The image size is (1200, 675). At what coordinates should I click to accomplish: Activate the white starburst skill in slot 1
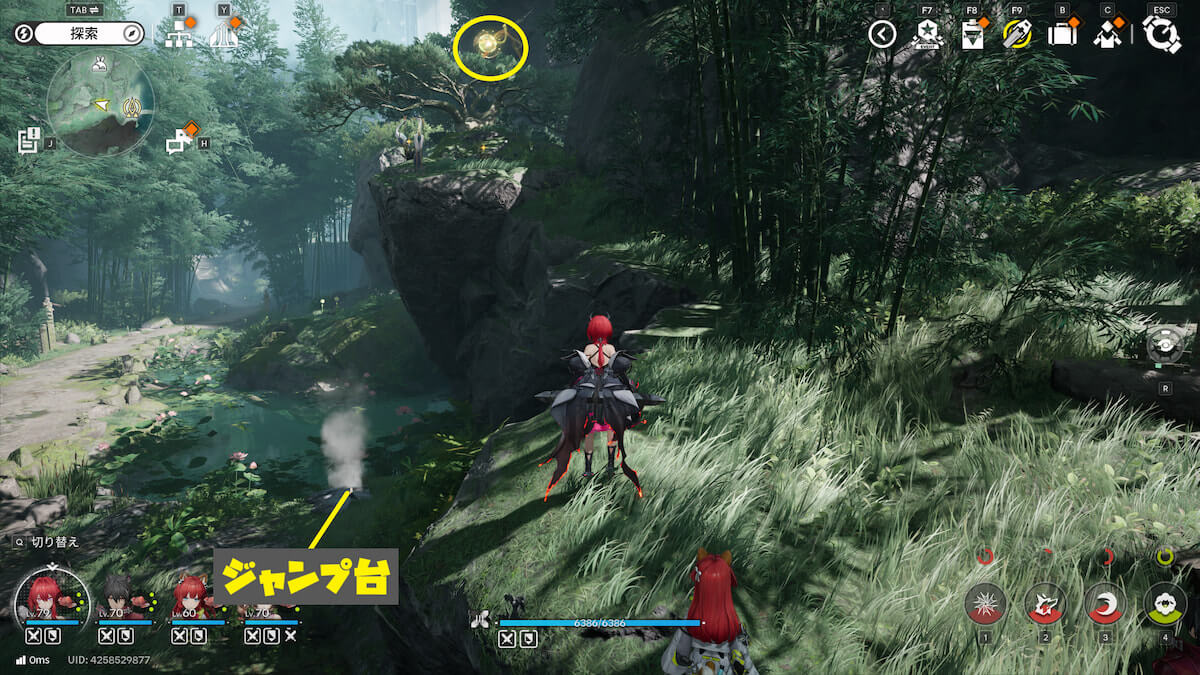coord(985,603)
